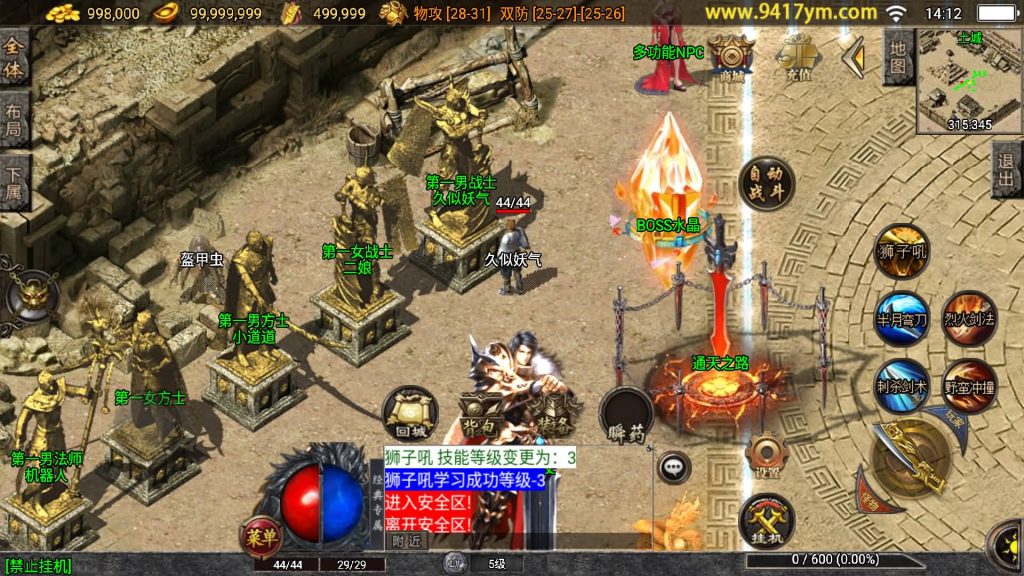This screenshot has width=1024, height=576.
Task: Select the 全体 tab
Action: pyautogui.click(x=14, y=58)
